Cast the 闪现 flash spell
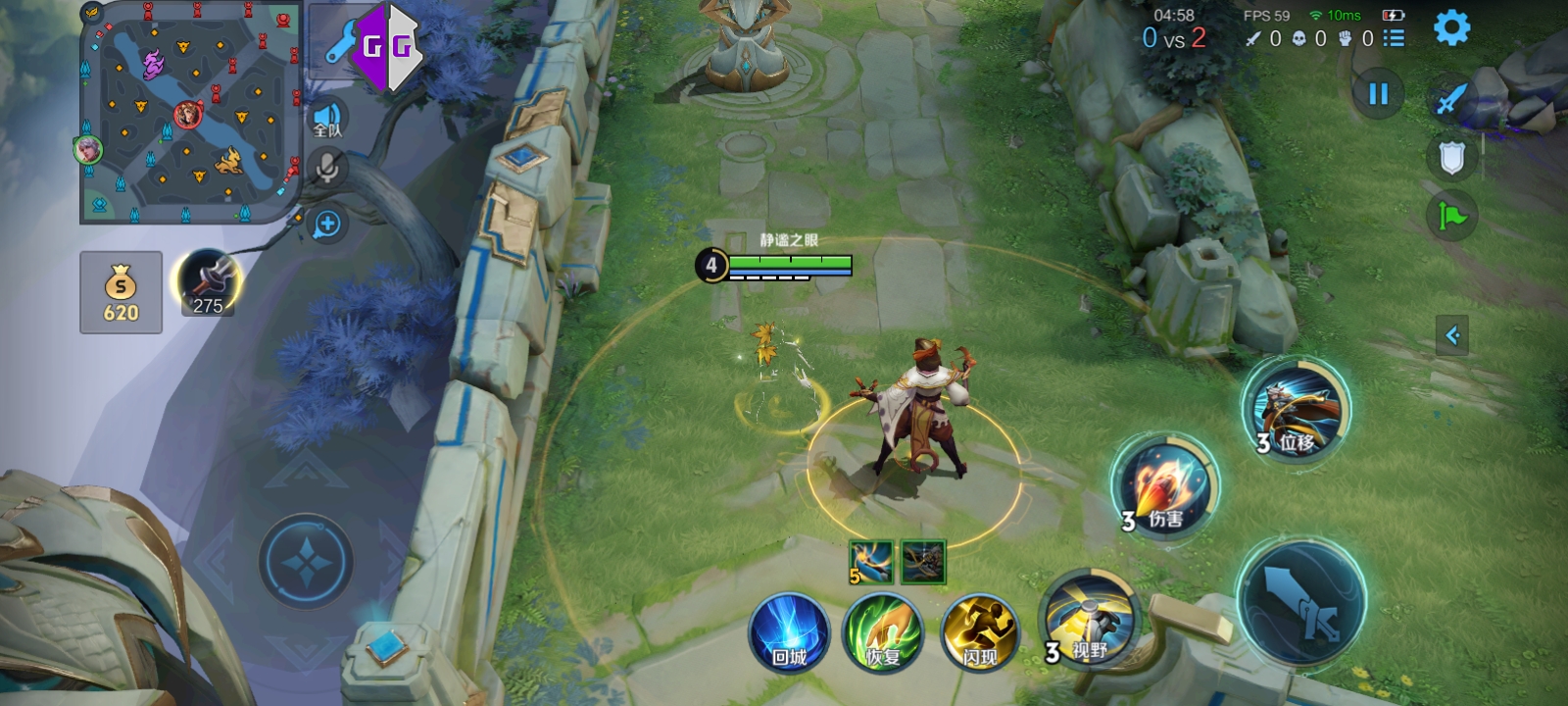The height and width of the screenshot is (706, 1568). 979,633
